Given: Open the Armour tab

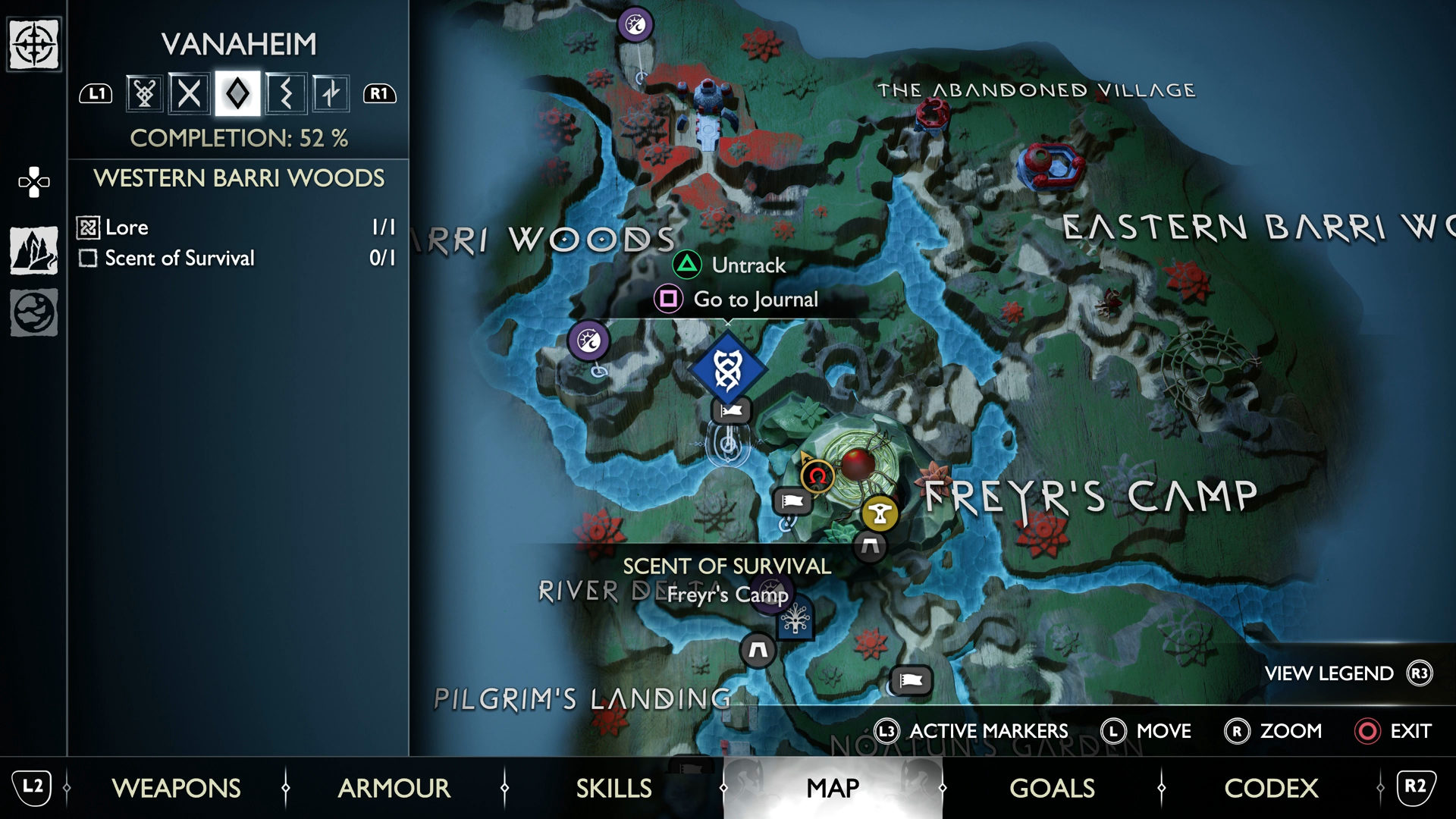Looking at the screenshot, I should 394,788.
